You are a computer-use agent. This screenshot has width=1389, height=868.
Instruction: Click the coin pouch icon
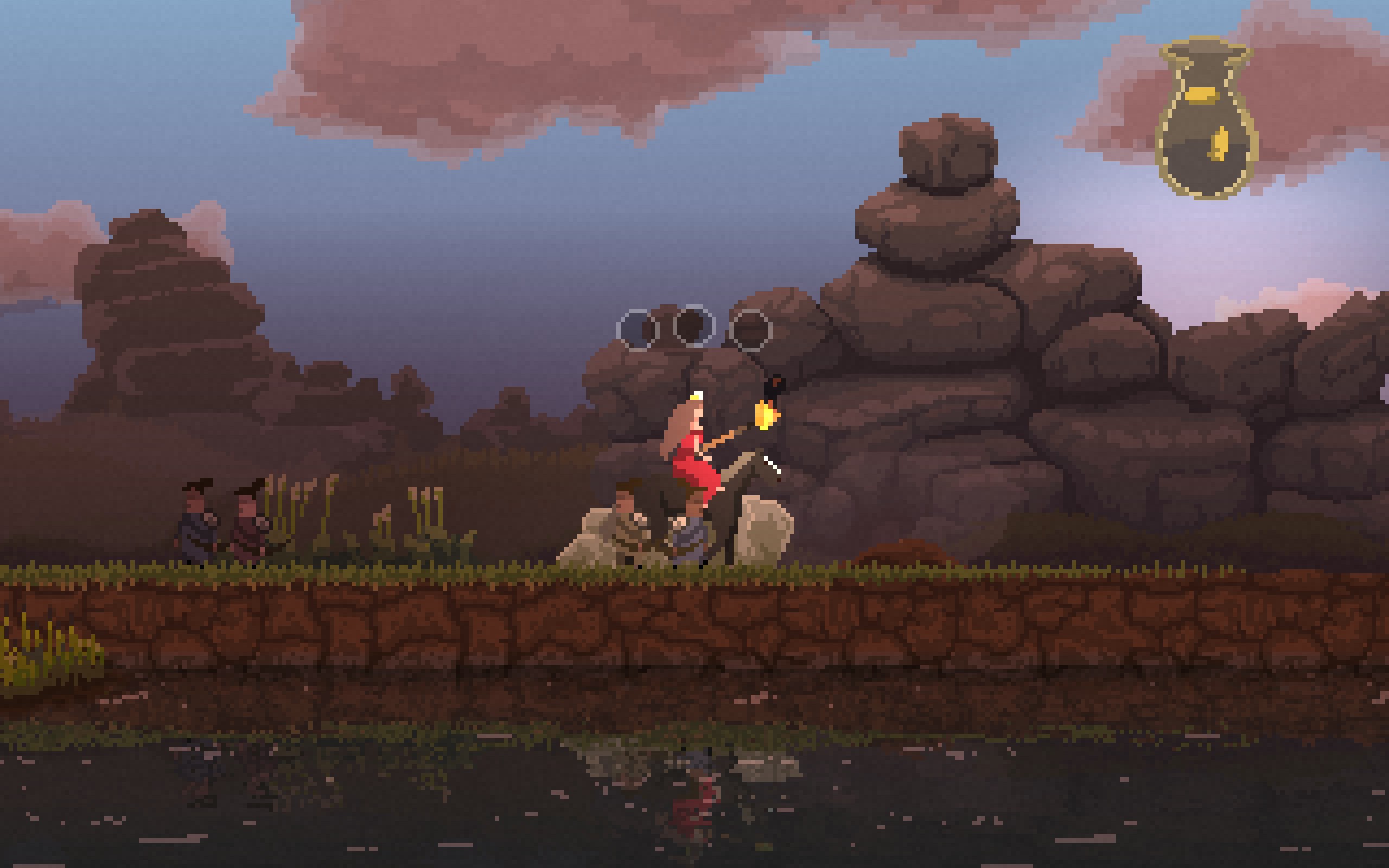point(1206,120)
